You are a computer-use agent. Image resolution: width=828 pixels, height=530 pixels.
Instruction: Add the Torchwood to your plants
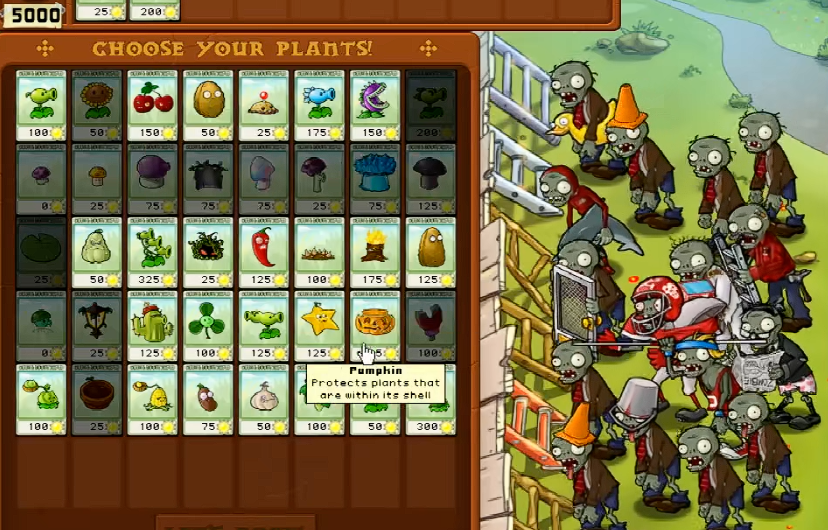[x=376, y=252]
